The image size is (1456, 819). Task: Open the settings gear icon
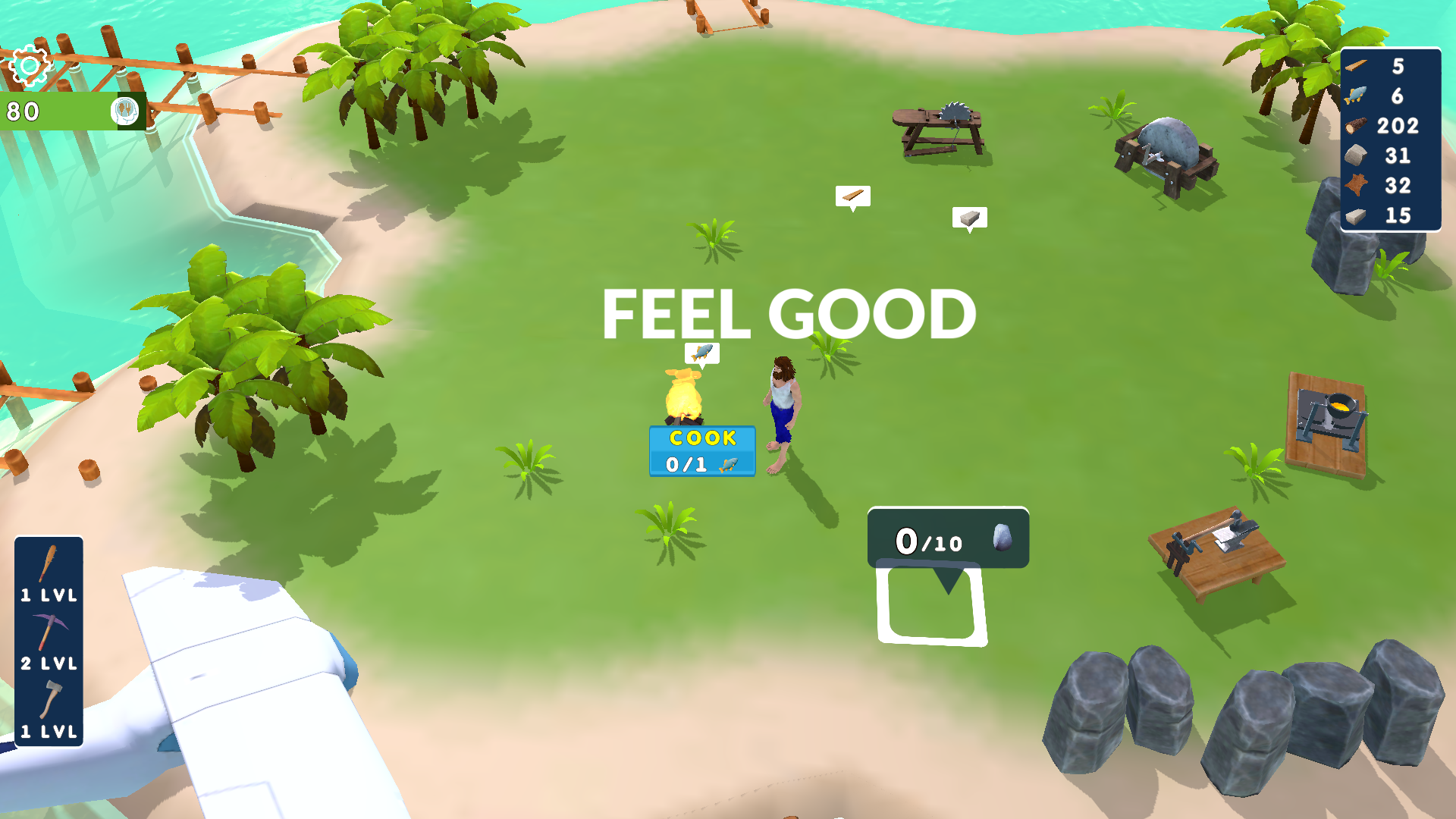point(28,67)
